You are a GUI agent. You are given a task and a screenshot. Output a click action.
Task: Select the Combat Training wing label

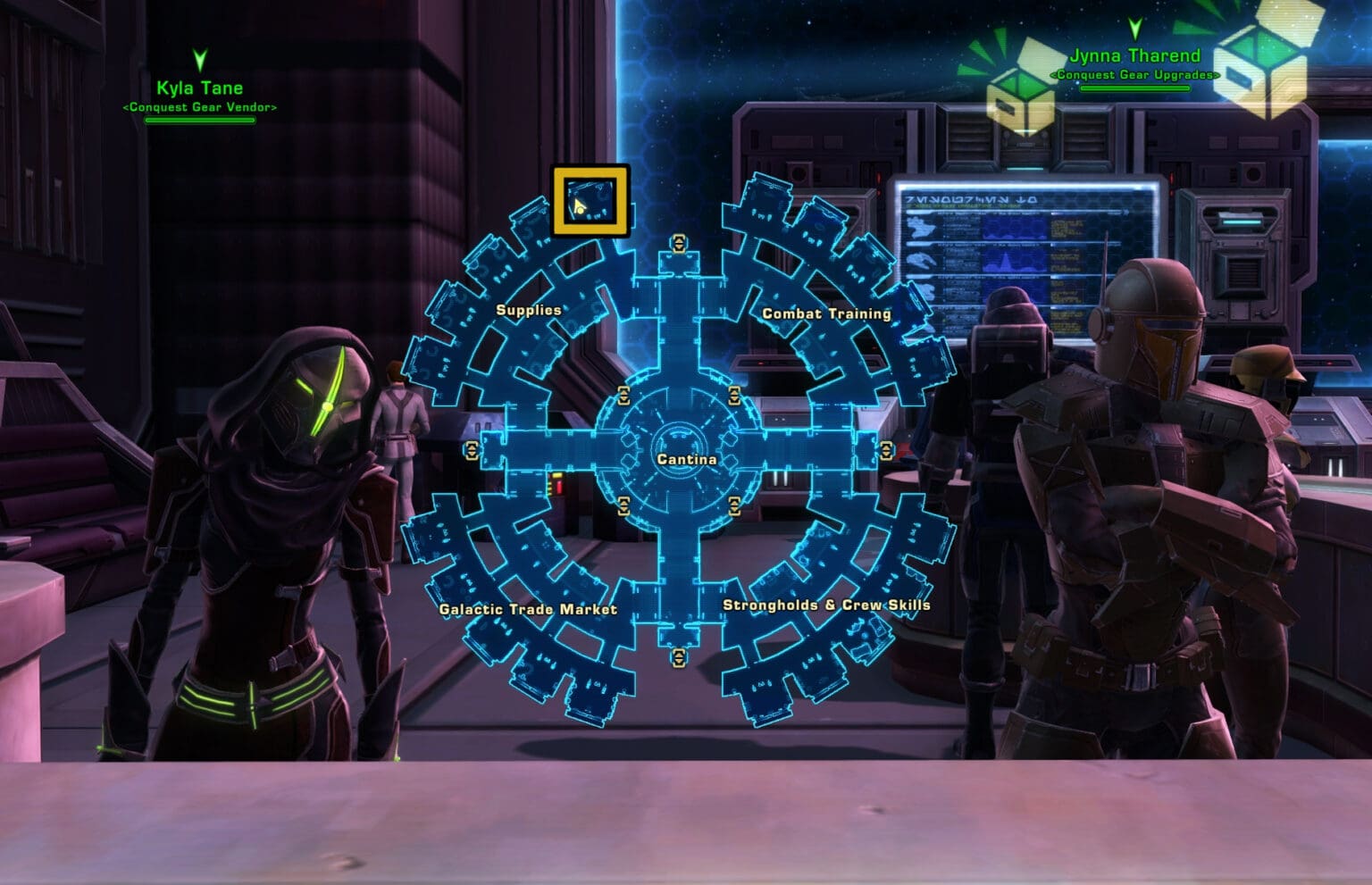coord(826,314)
